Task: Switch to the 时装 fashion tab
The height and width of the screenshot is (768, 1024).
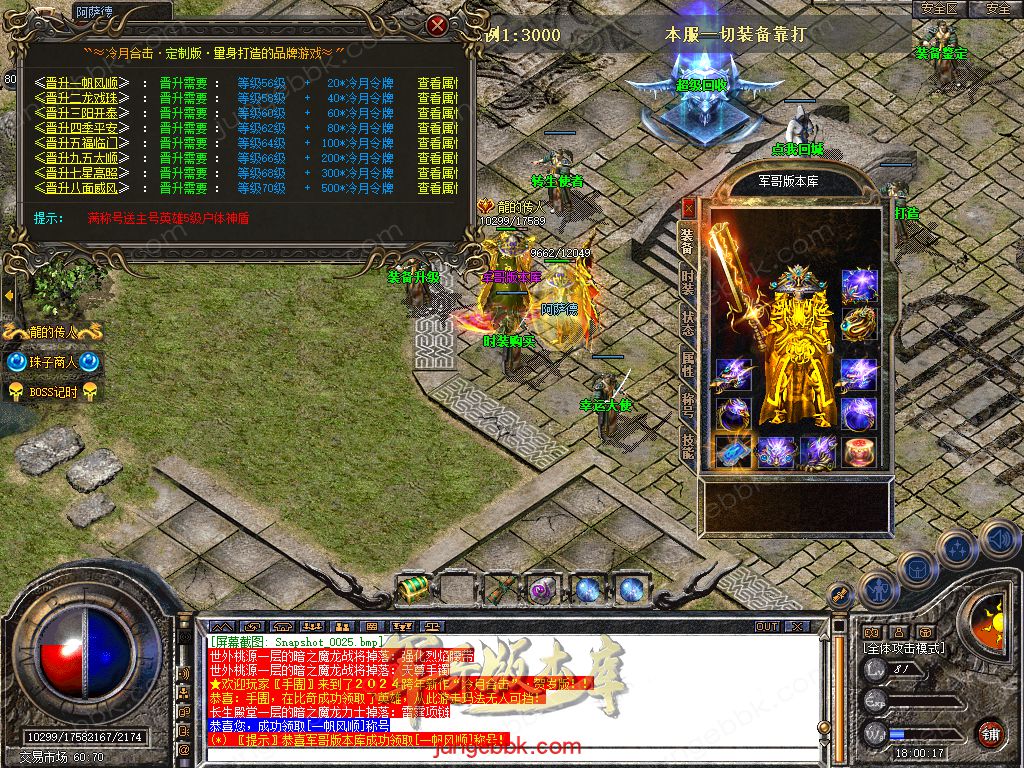Action: pos(688,283)
